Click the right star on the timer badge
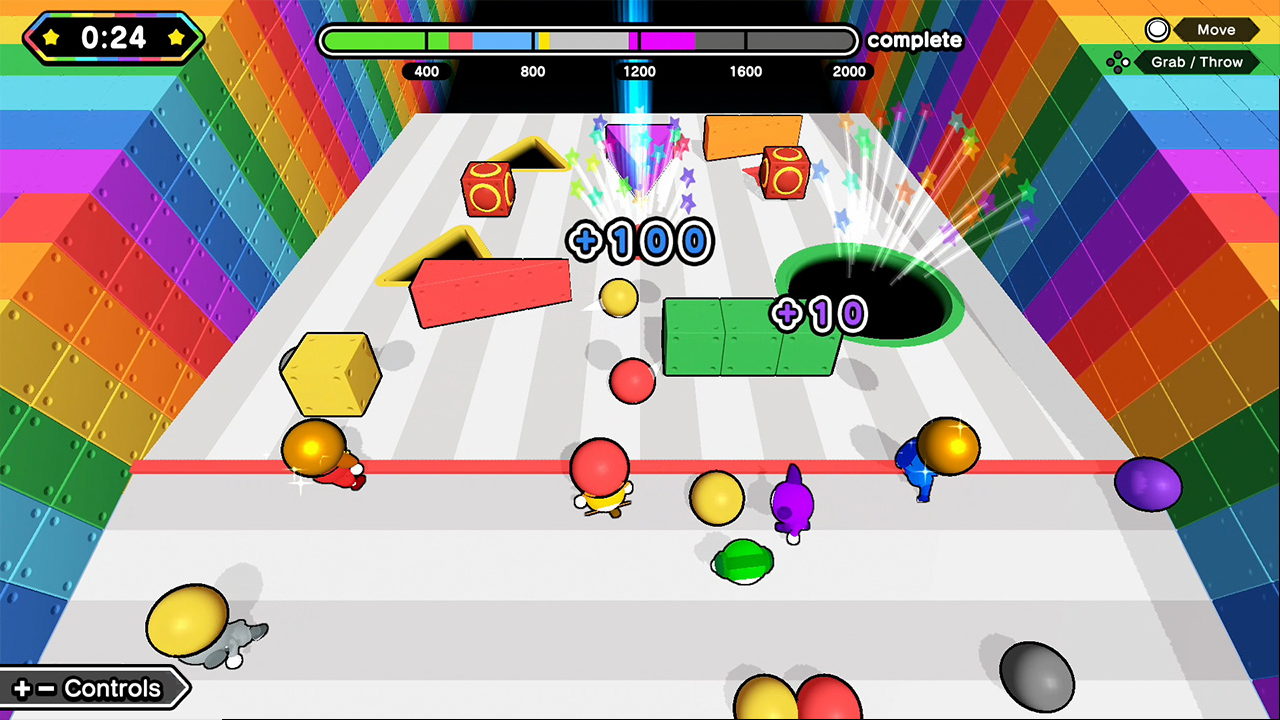This screenshot has width=1280, height=720. (177, 38)
